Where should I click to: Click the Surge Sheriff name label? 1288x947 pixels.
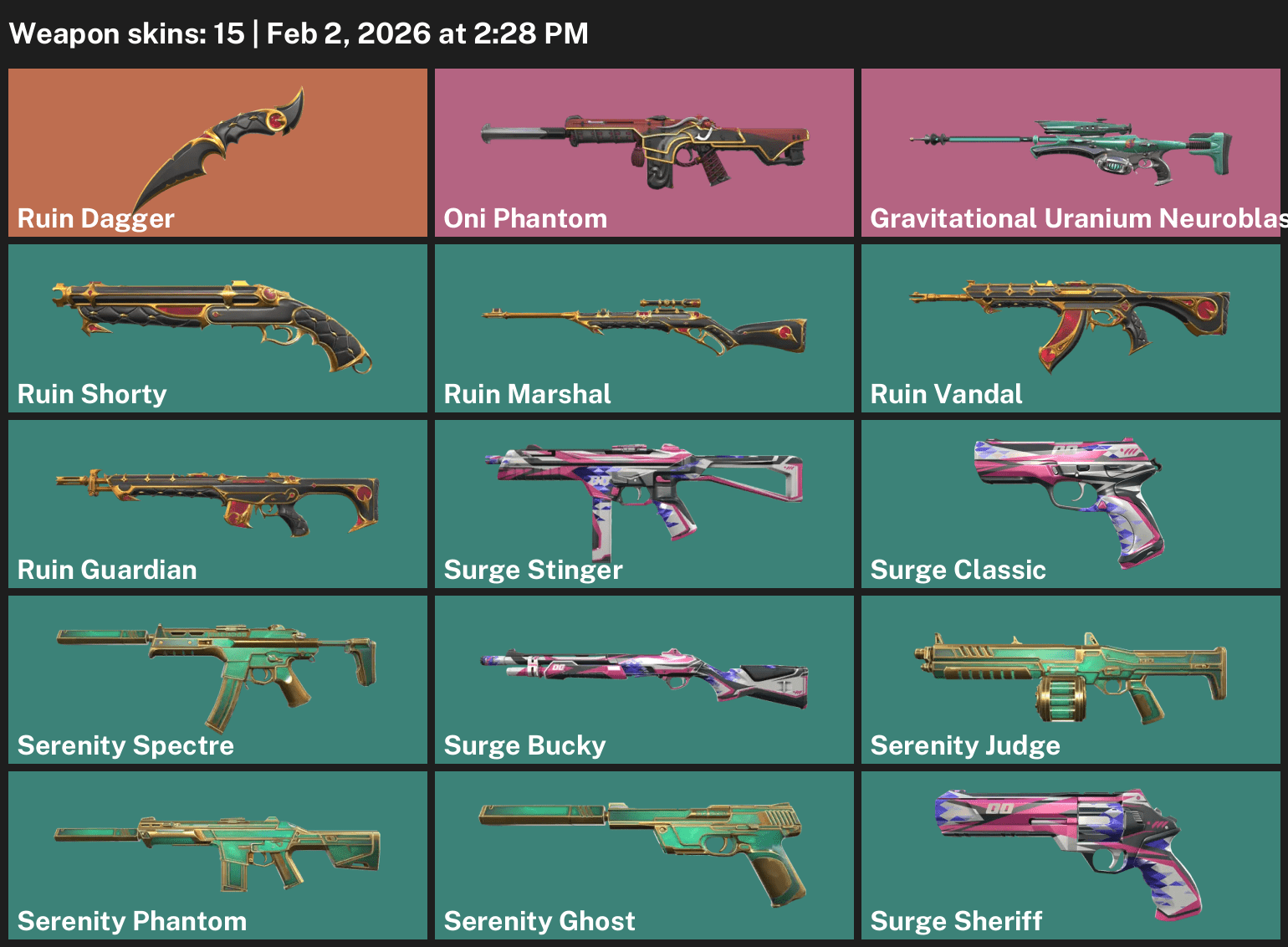point(957,920)
